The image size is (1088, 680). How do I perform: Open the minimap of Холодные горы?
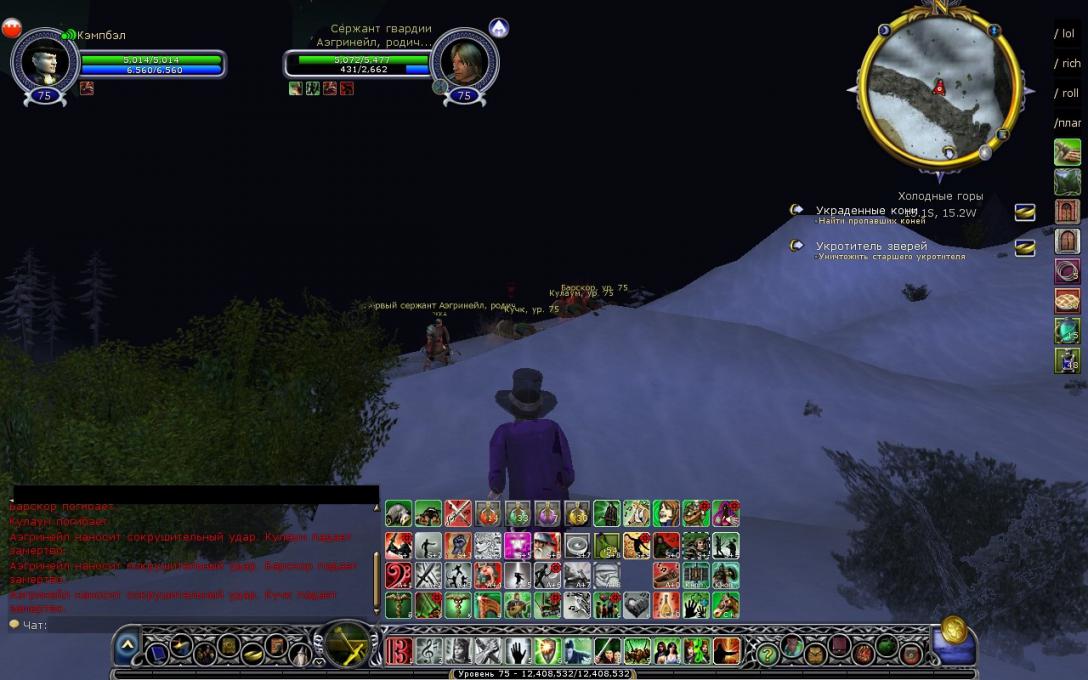pos(939,87)
